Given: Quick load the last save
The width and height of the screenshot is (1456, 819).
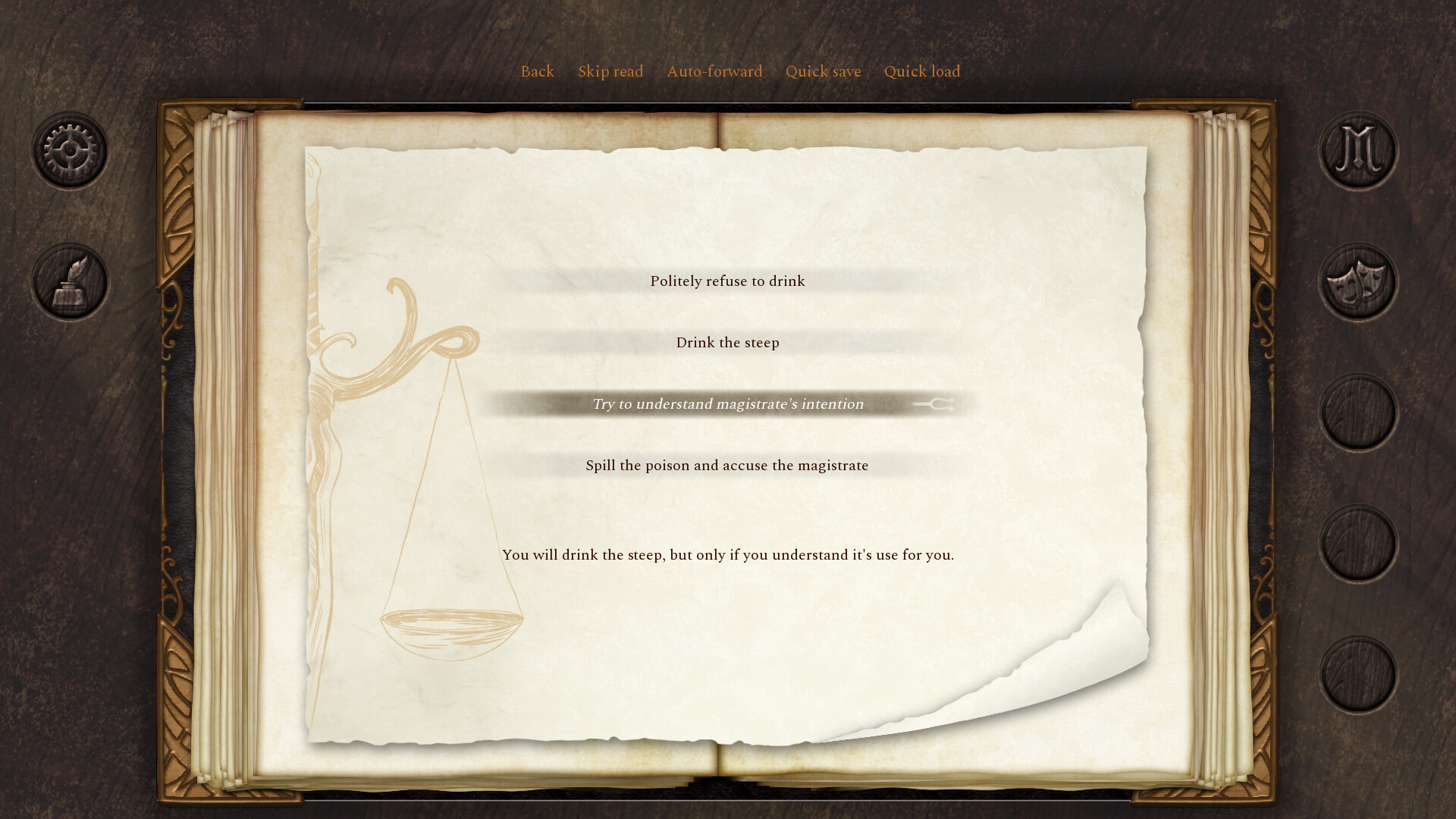Looking at the screenshot, I should pyautogui.click(x=922, y=71).
